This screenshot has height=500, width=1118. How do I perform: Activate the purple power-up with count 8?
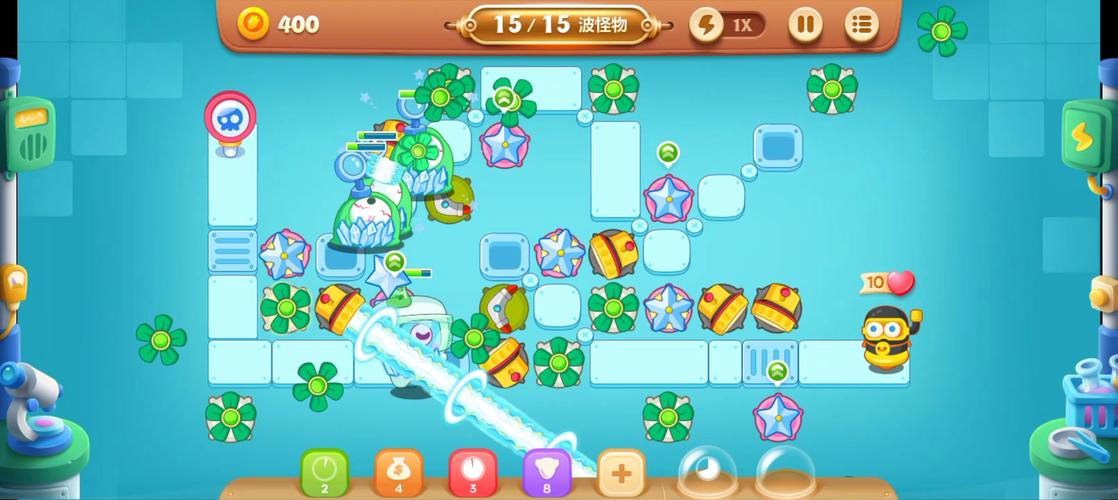tap(547, 472)
